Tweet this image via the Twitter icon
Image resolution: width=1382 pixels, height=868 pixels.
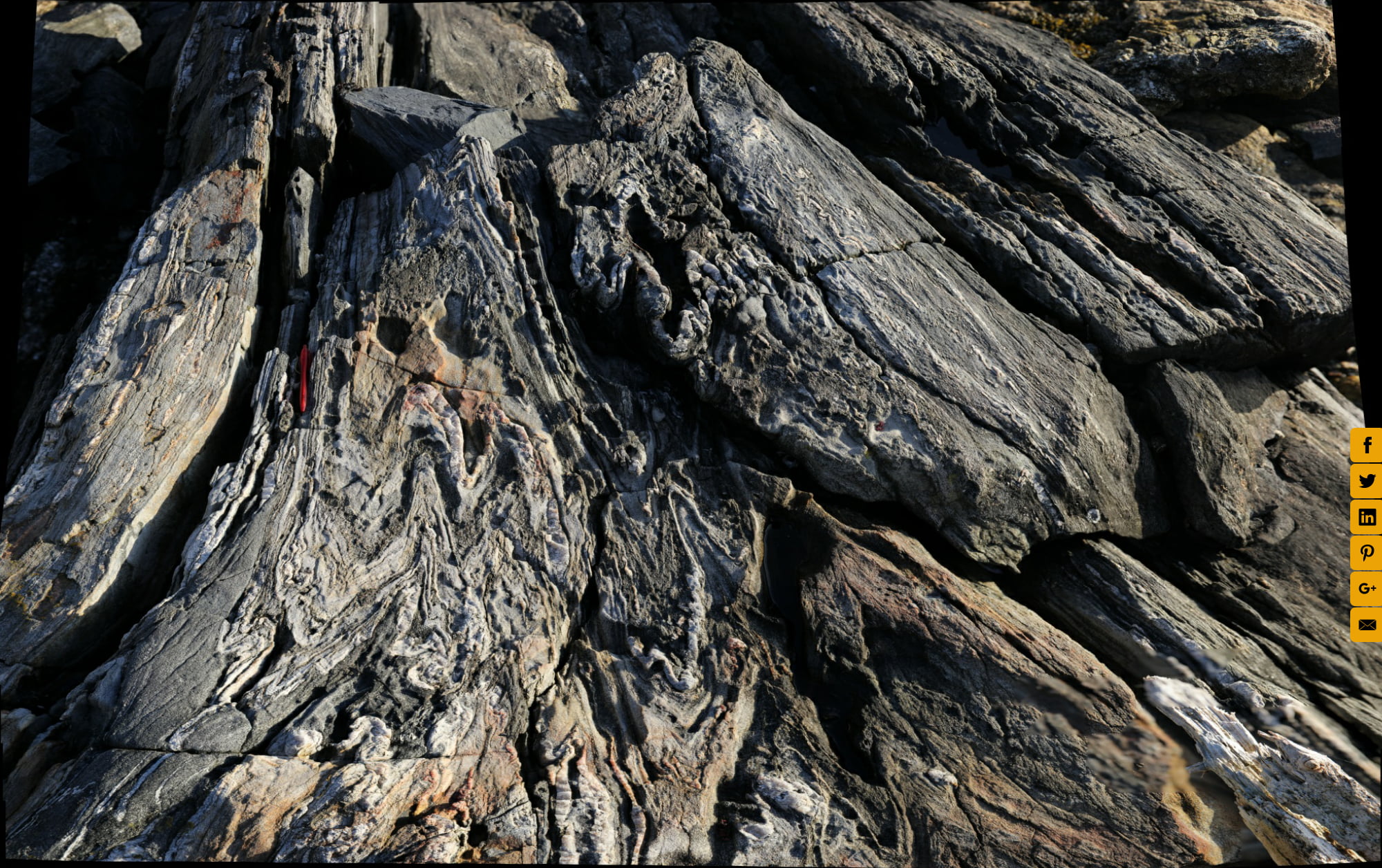[1366, 482]
